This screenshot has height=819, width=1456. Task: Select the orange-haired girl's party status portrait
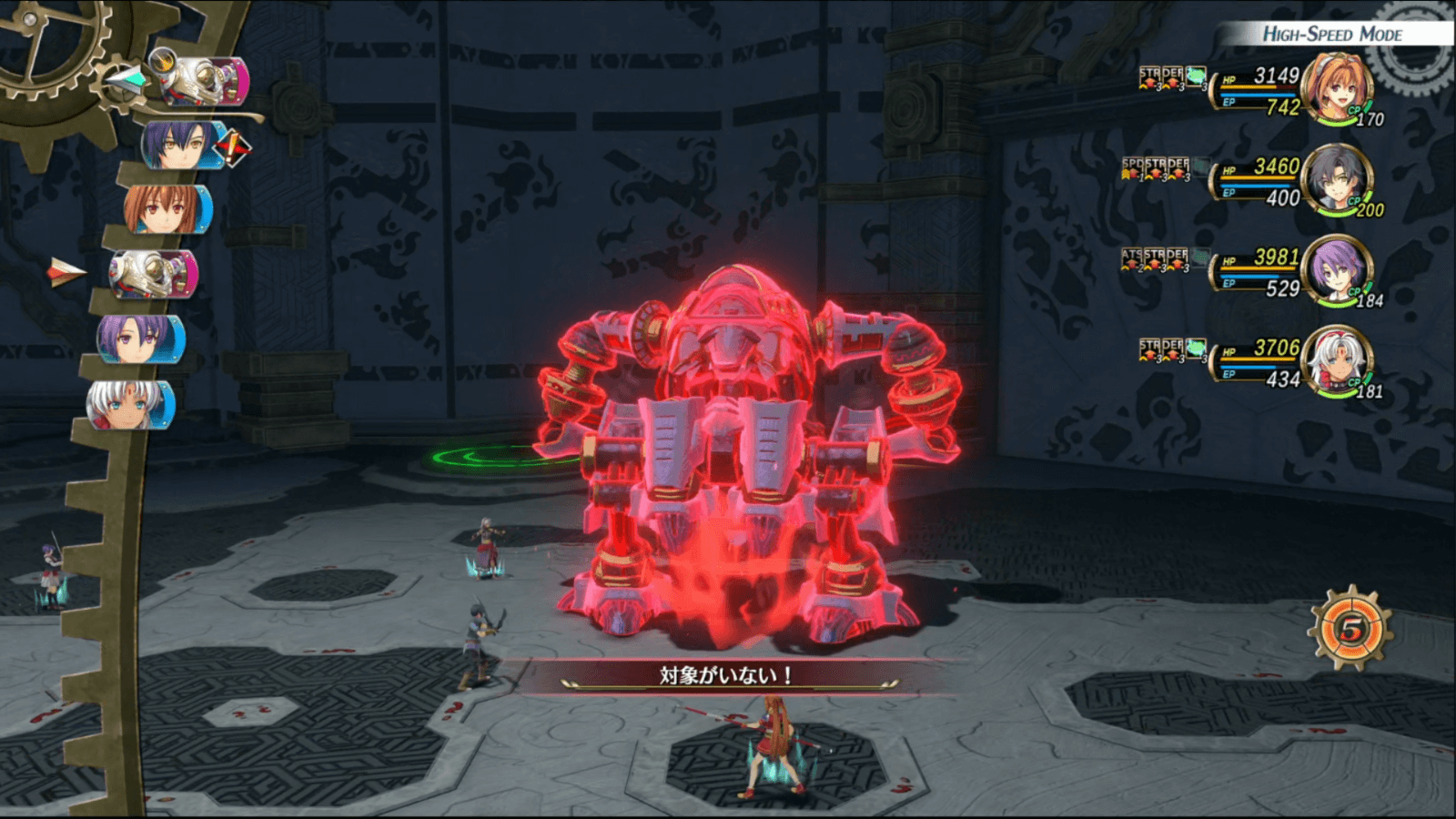(x=1335, y=88)
